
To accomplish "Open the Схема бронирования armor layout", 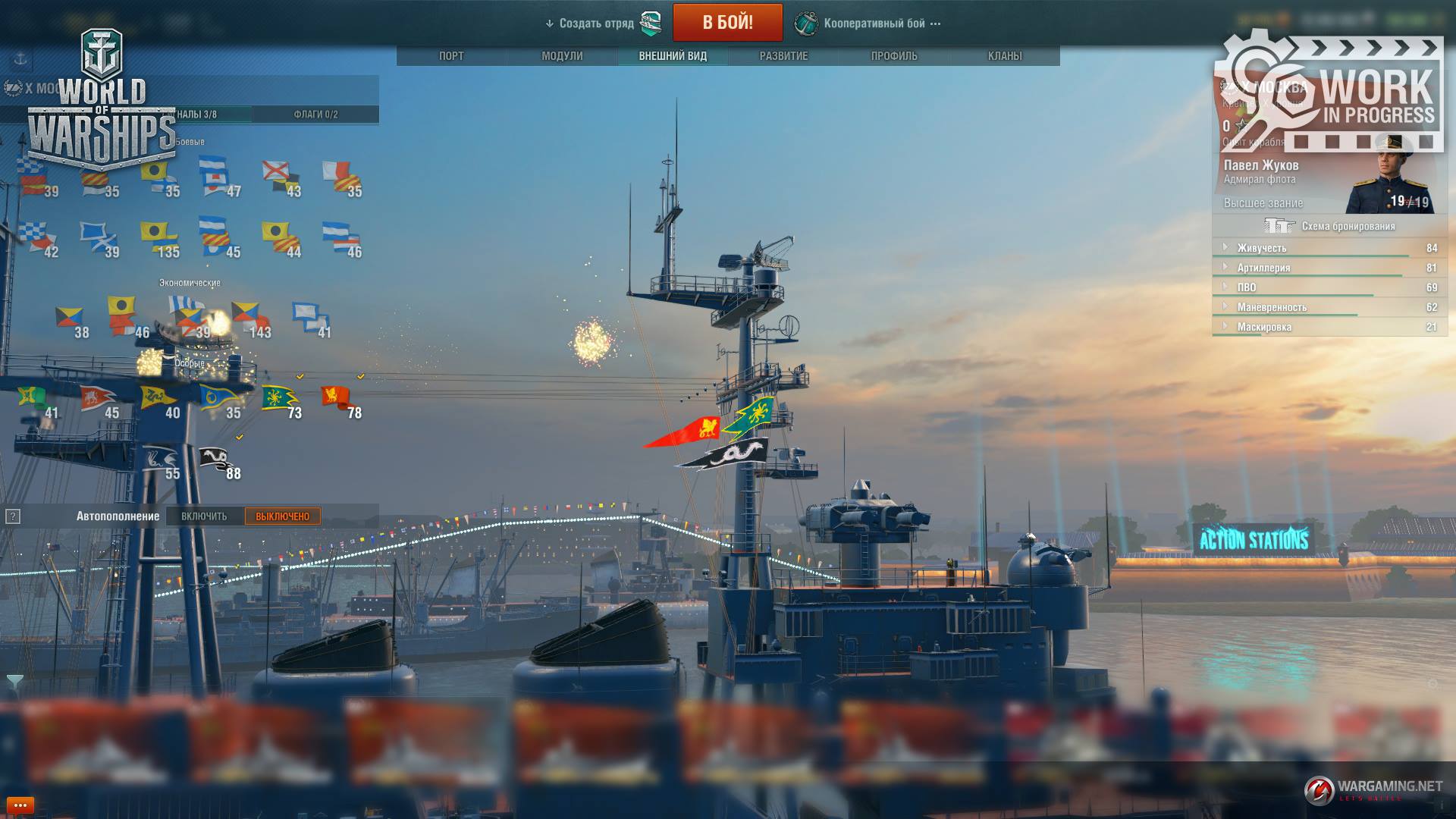I will [x=1331, y=226].
